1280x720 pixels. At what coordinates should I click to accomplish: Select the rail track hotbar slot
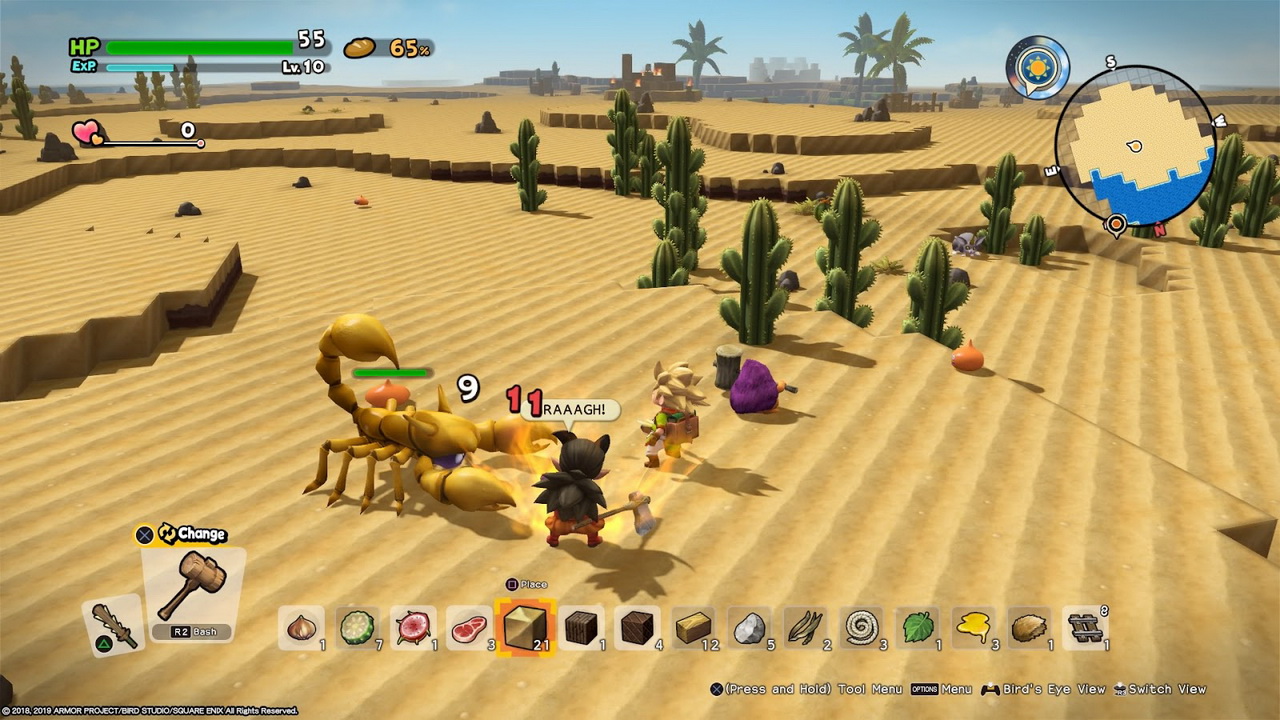pos(1085,628)
